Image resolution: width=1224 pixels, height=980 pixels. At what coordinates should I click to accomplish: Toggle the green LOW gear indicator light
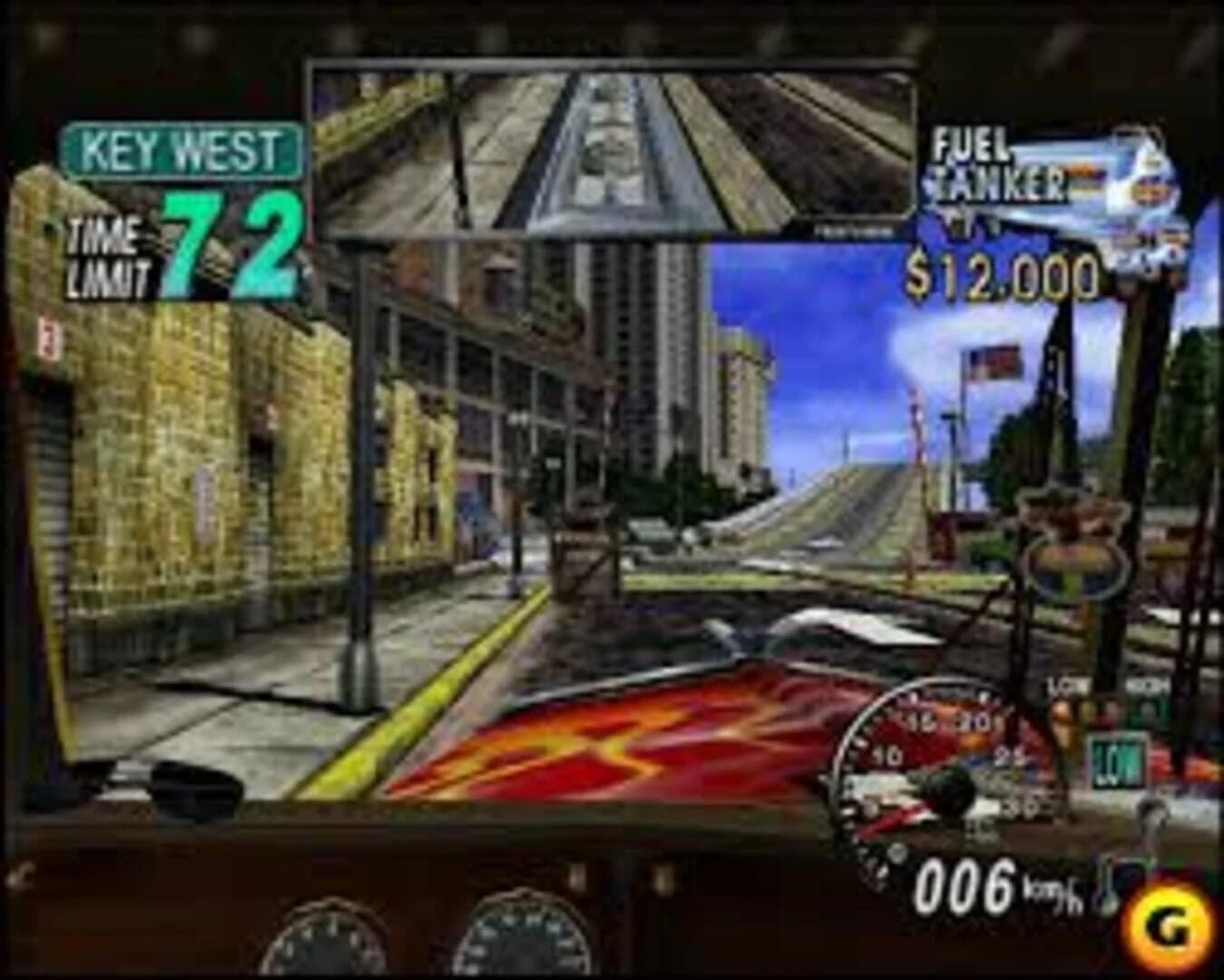pos(1118,760)
